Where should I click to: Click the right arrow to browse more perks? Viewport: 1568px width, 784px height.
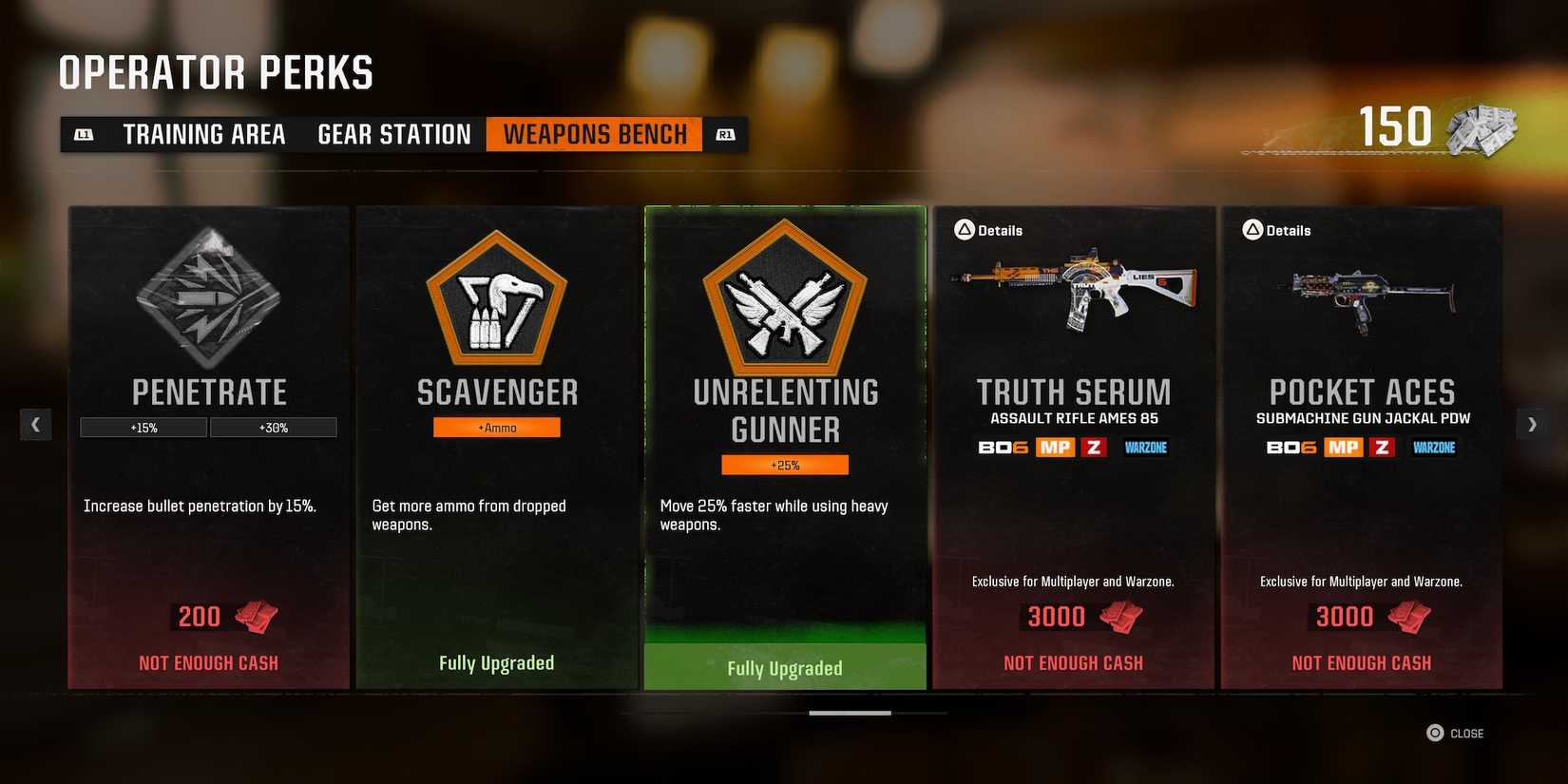tap(1532, 424)
